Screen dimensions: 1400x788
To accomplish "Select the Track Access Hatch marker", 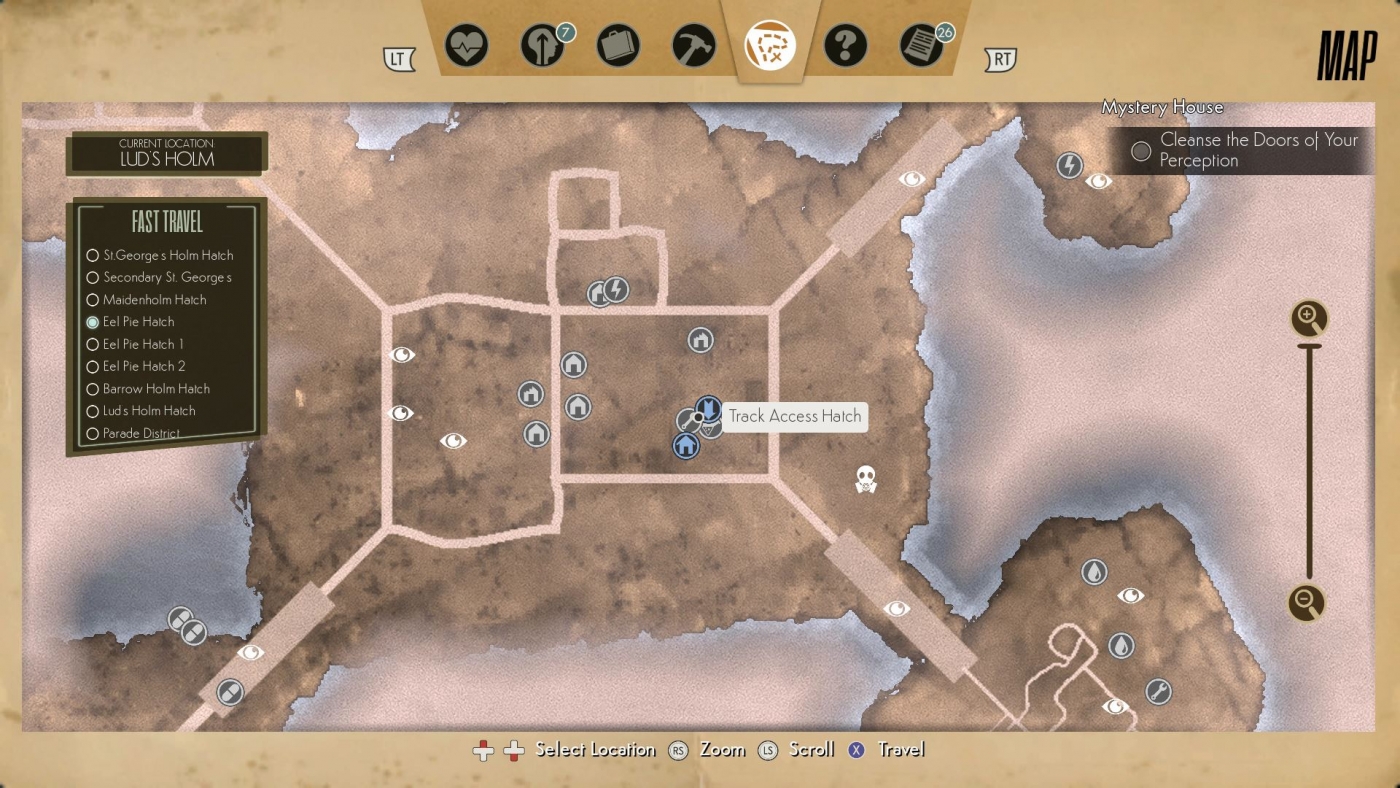I will [707, 409].
